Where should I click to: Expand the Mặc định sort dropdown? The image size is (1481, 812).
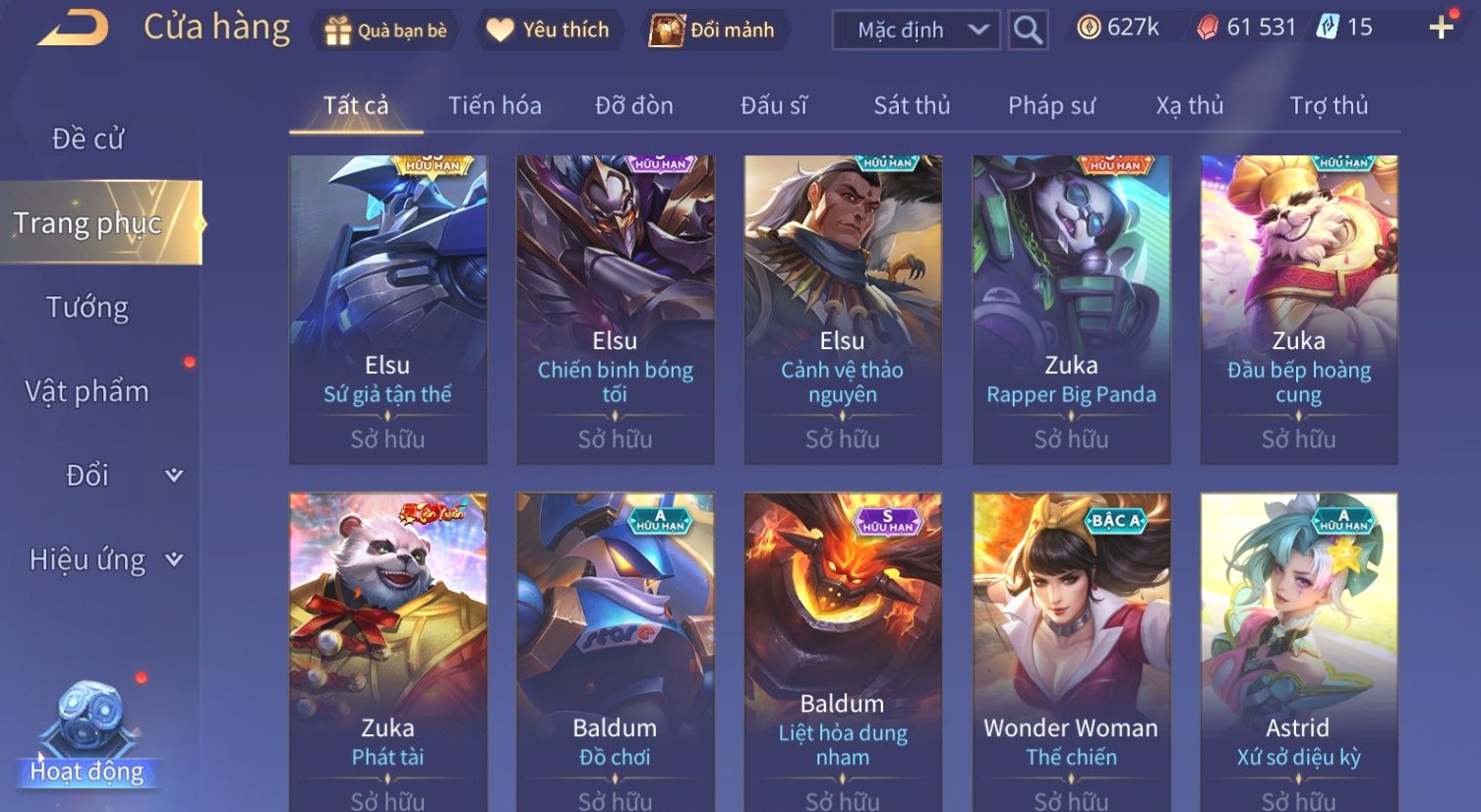click(x=916, y=30)
